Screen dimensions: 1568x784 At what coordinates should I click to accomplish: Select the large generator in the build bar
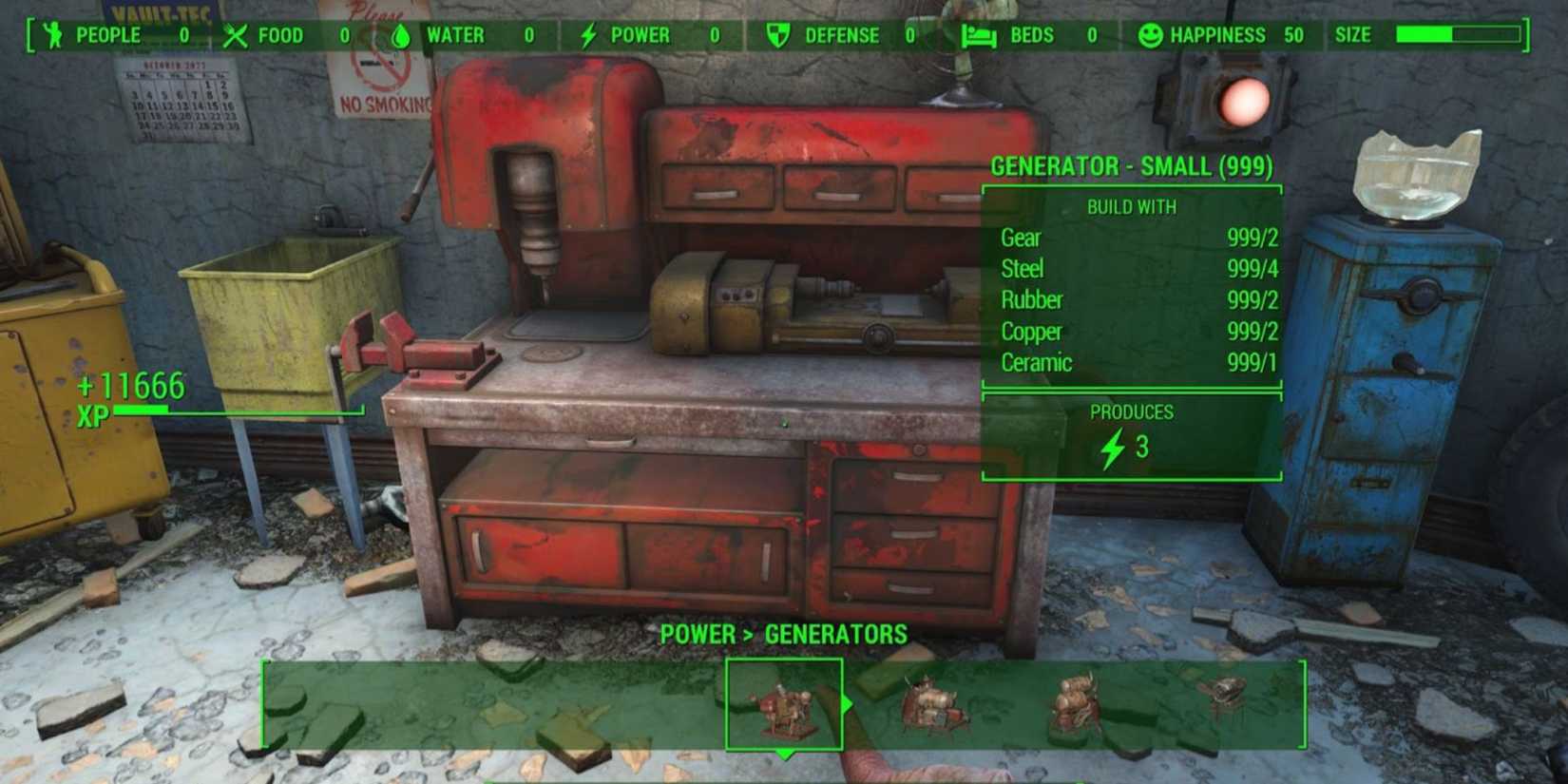coord(1074,703)
